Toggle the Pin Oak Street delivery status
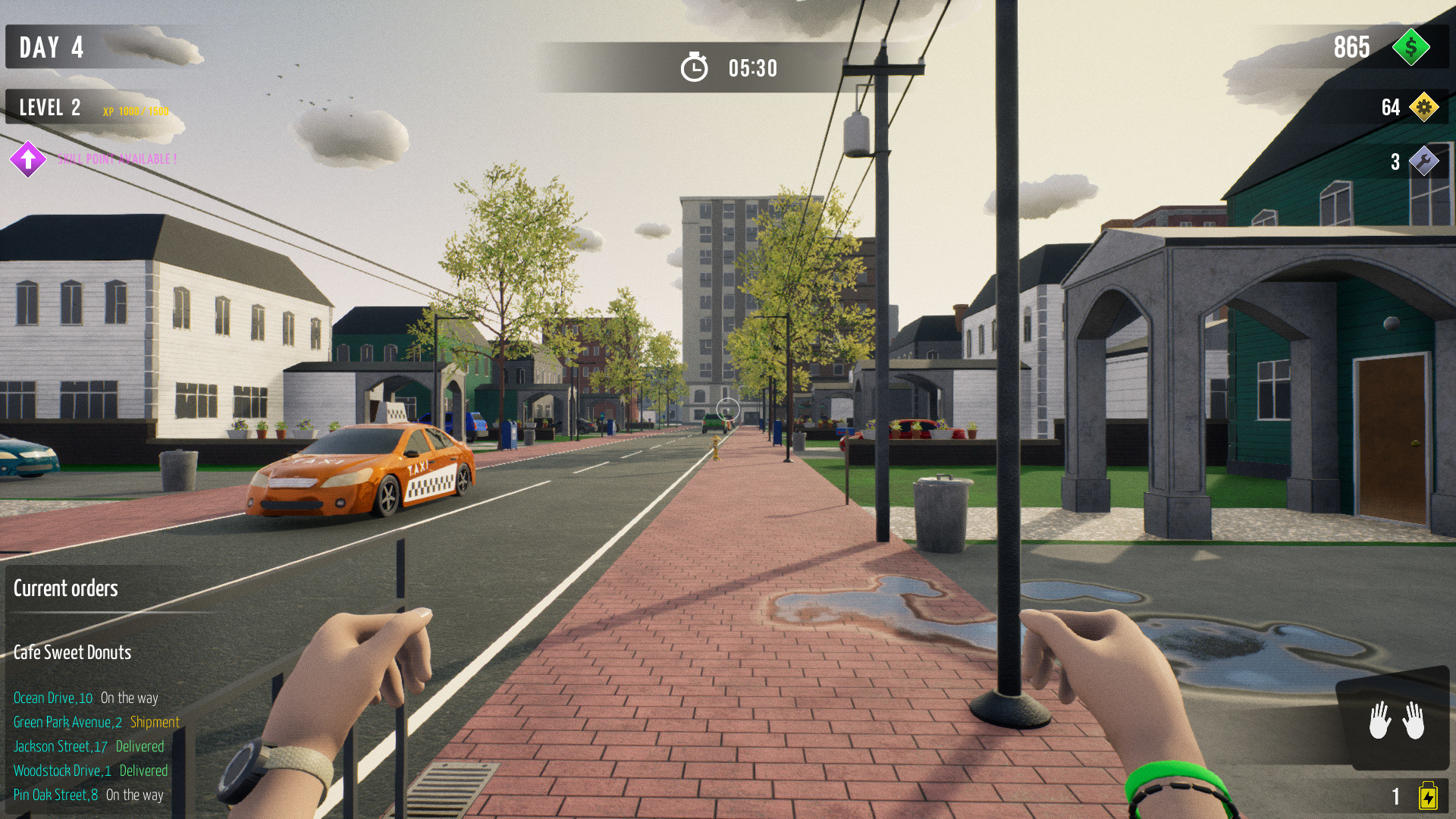The image size is (1456, 819). pyautogui.click(x=89, y=795)
